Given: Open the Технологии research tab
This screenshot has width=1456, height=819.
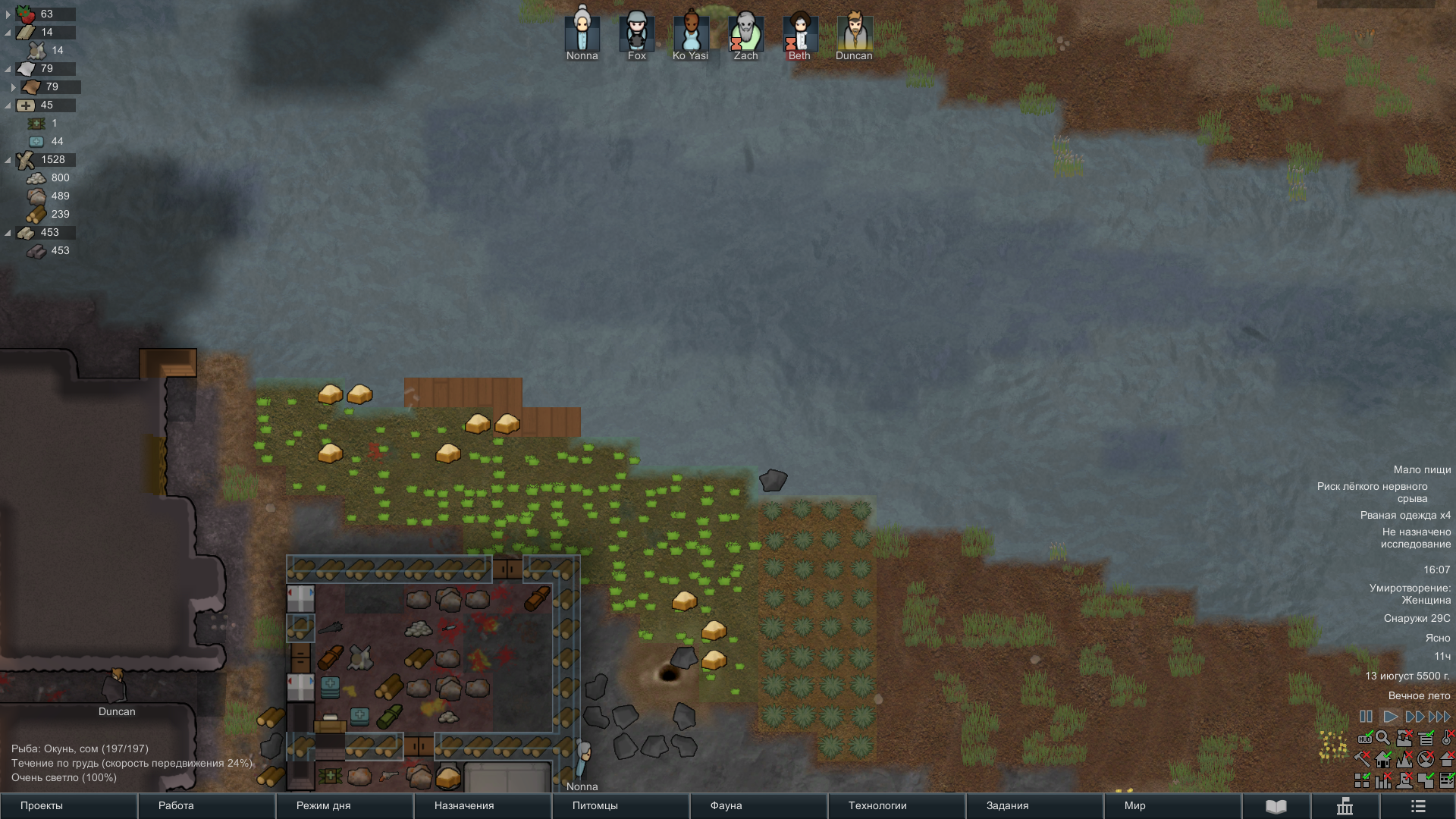Looking at the screenshot, I should tap(896, 805).
